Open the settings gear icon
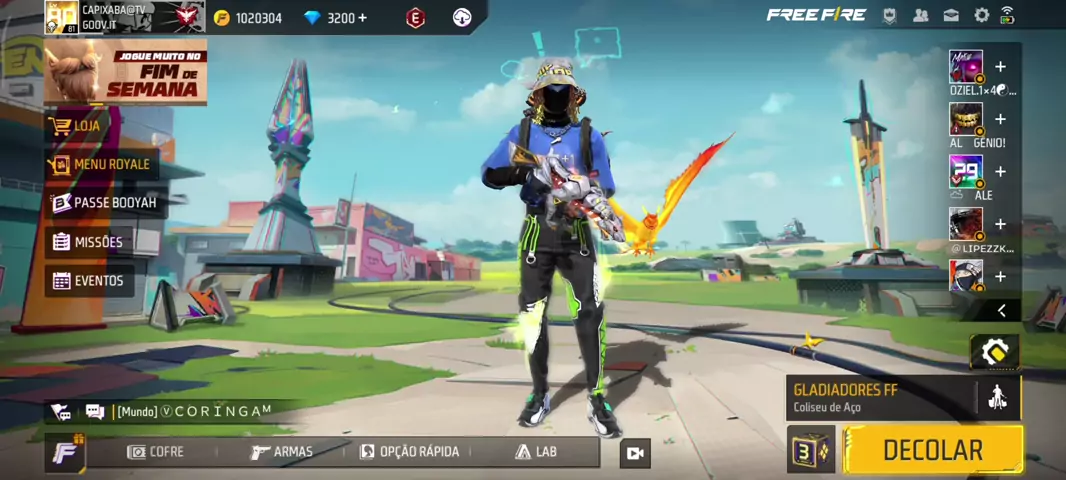This screenshot has height=480, width=1066. tap(982, 15)
